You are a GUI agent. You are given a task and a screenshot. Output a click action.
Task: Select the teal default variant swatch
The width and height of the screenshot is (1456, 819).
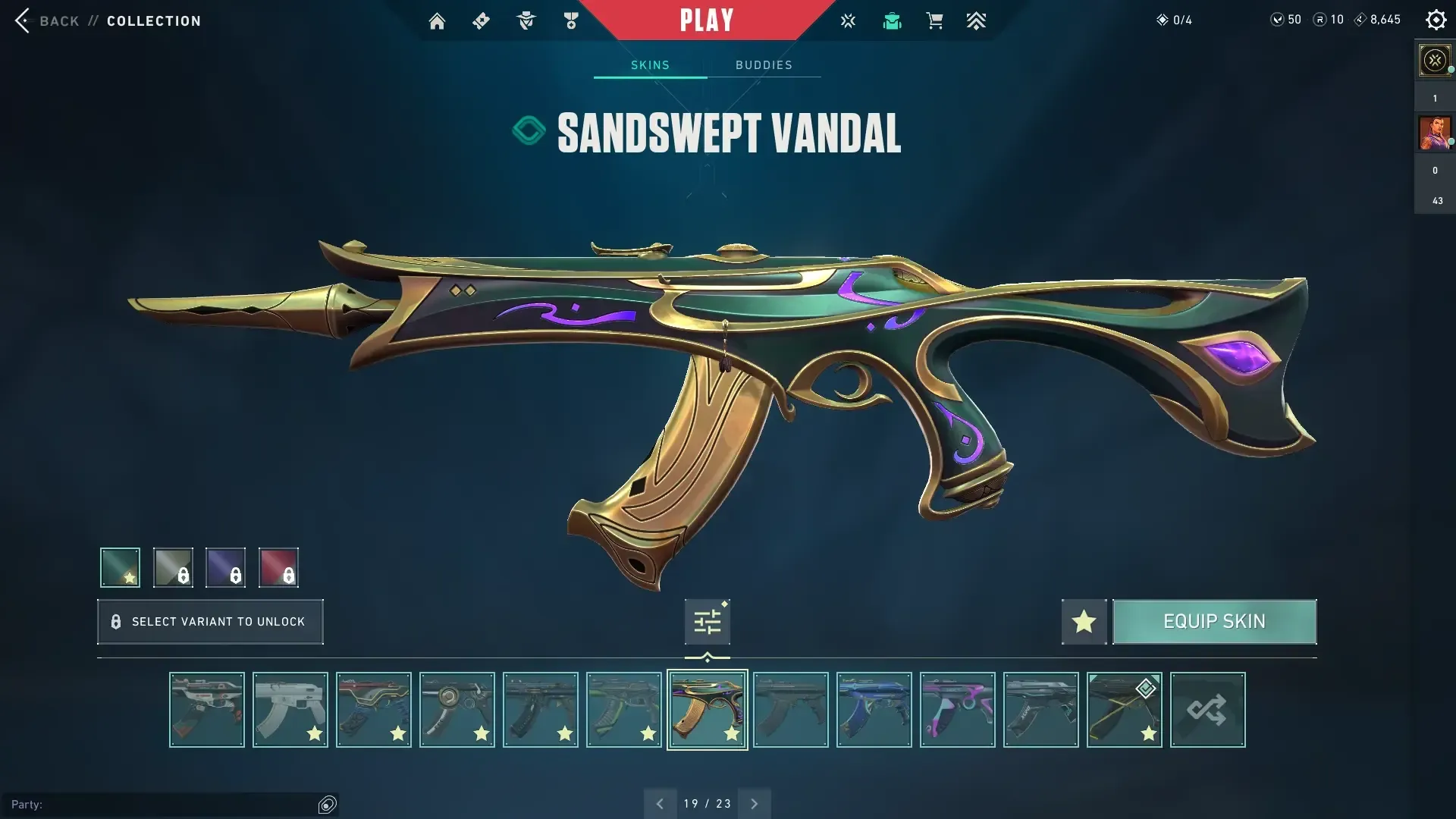119,567
